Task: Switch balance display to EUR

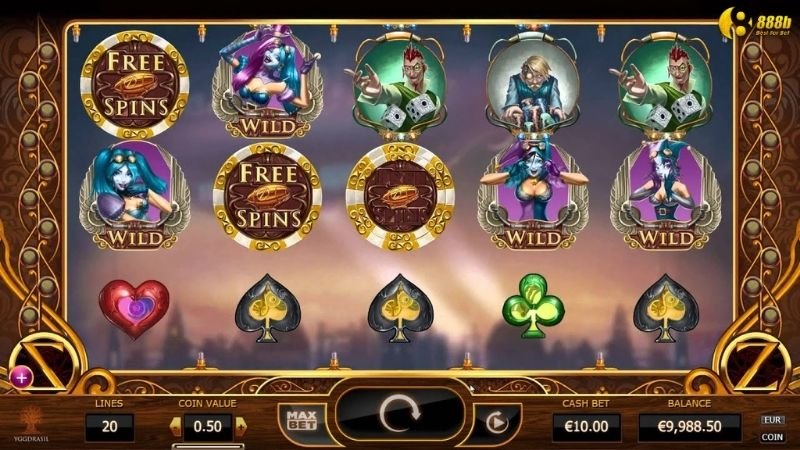Action: tap(772, 421)
